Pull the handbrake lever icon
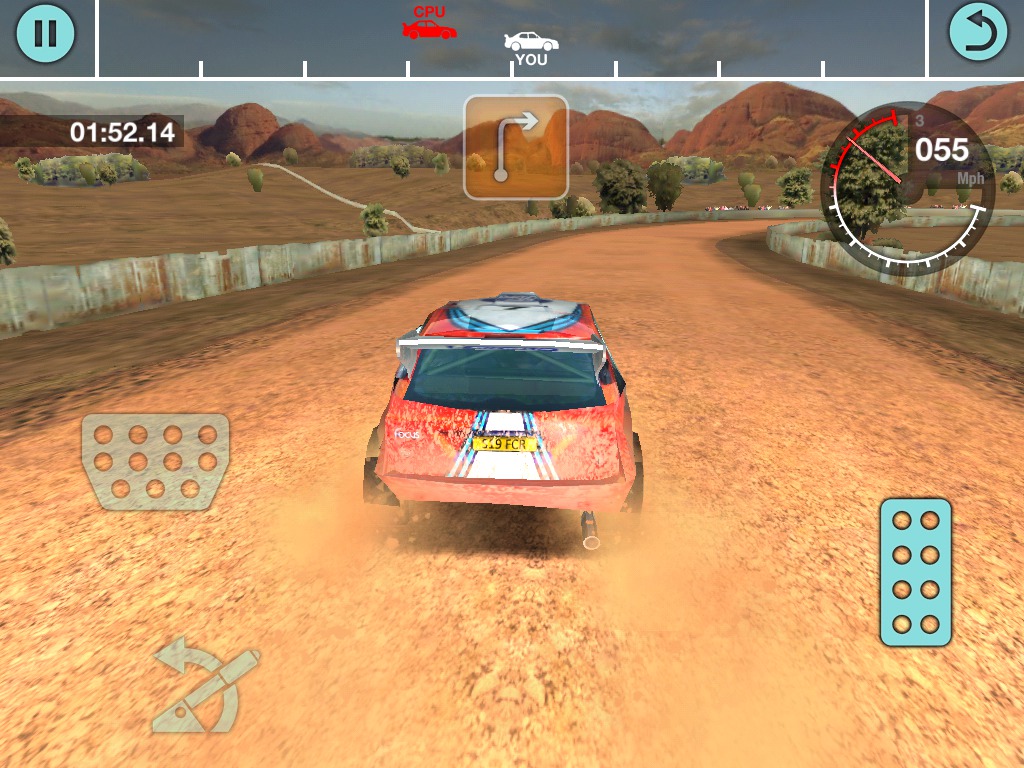1024x768 pixels. coord(205,685)
